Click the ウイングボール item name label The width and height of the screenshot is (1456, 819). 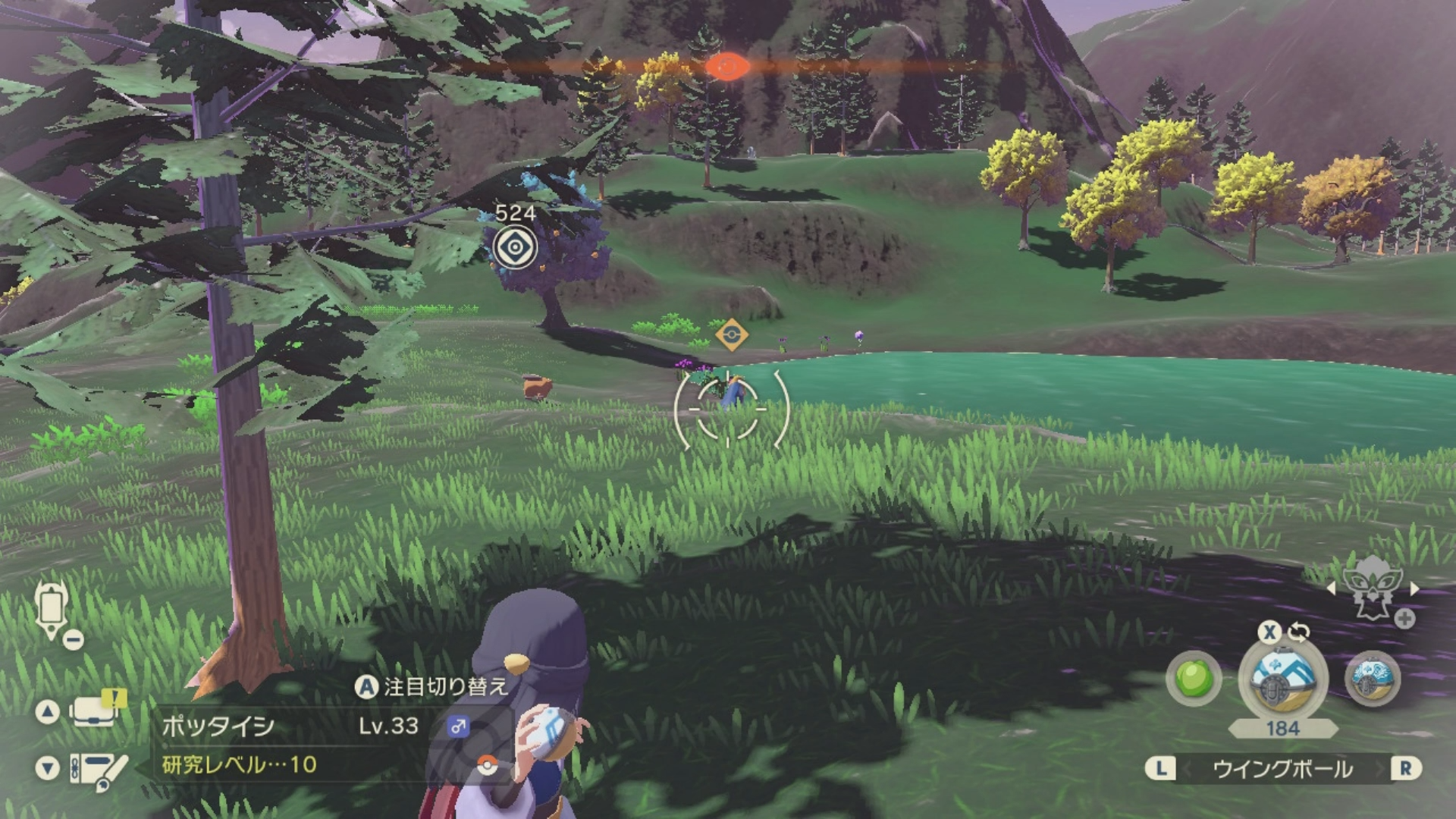tap(1282, 769)
